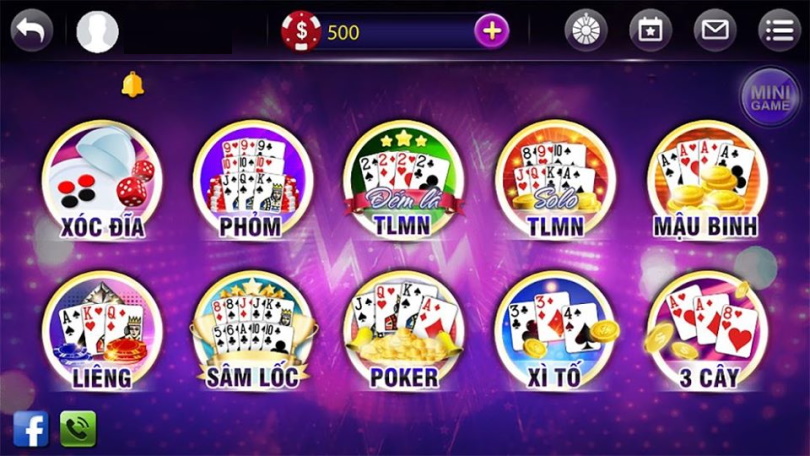Viewport: 810px width, 456px height.
Task: Choose the Xóc Đĩa game
Action: (x=100, y=180)
